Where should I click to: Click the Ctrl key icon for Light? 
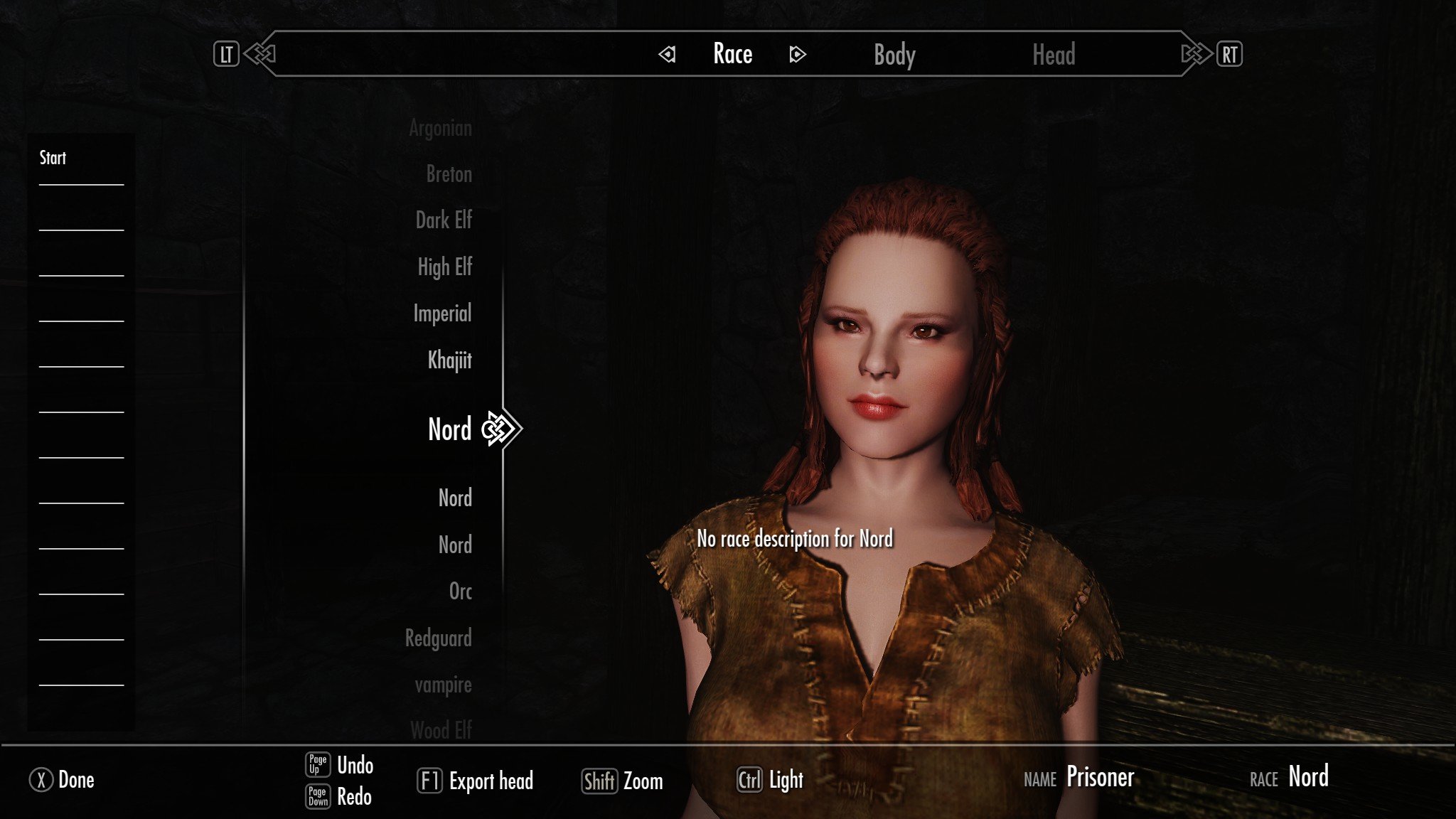[x=751, y=780]
